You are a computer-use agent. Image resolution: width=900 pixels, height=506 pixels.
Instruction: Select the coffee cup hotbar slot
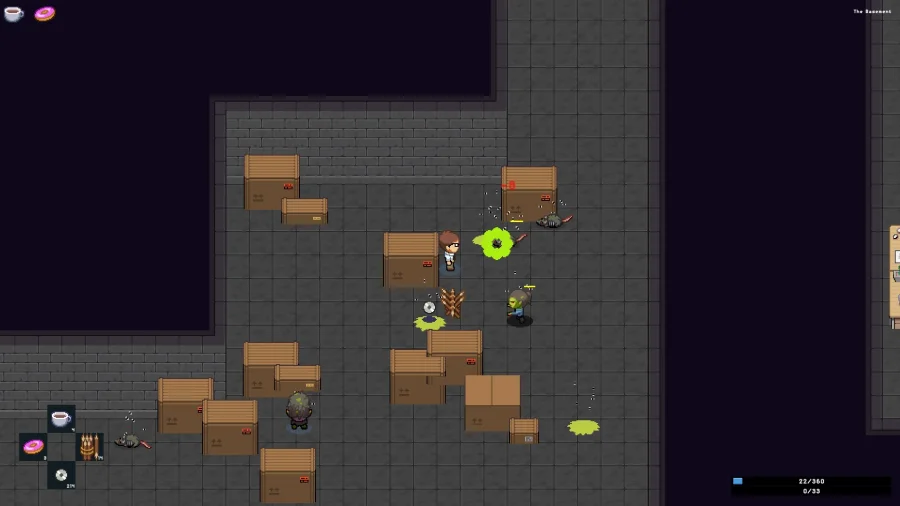tap(61, 419)
